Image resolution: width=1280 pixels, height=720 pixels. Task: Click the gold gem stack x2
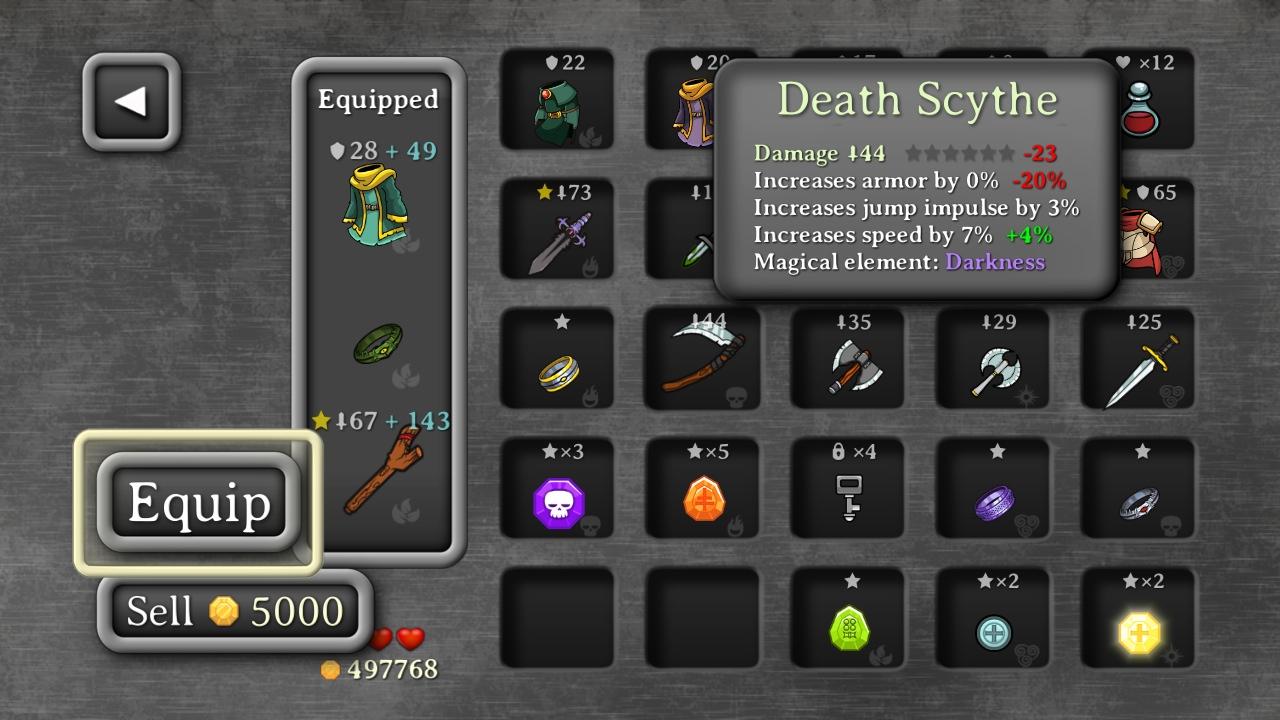coord(1137,620)
